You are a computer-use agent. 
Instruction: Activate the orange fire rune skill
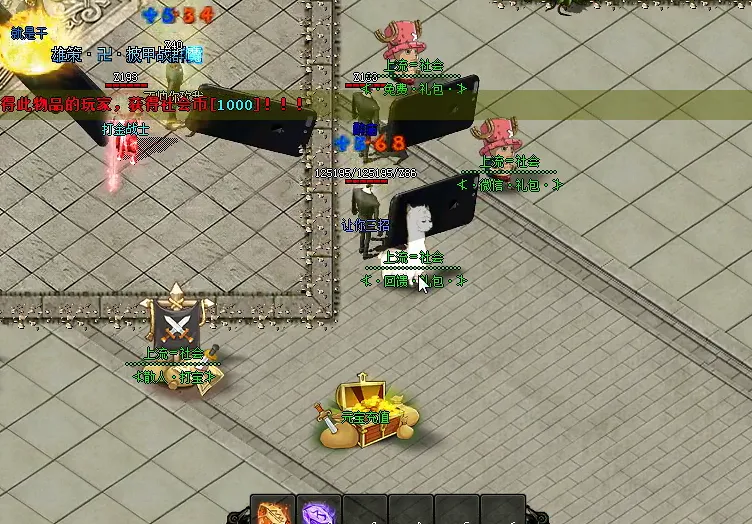(x=273, y=512)
